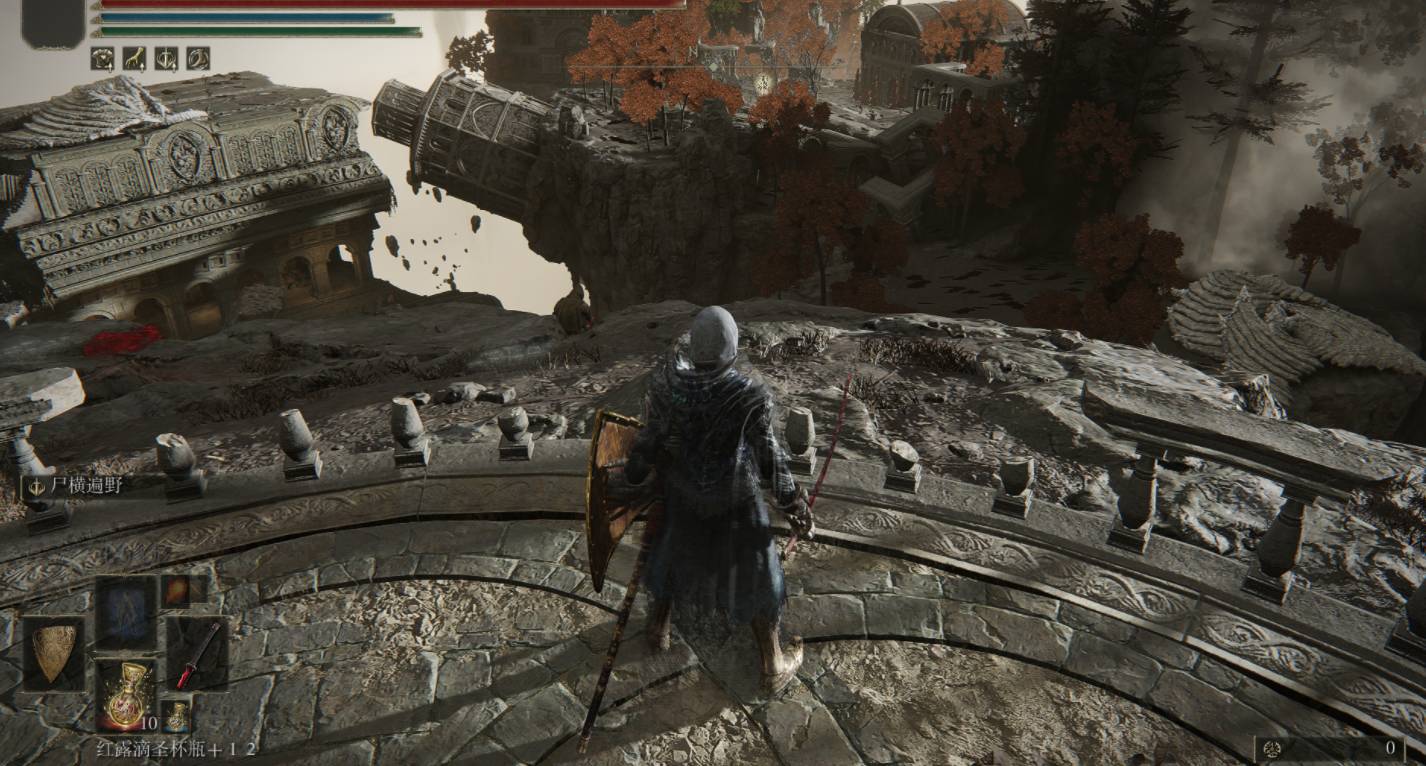Select the red-hilted katana weapon slot

tap(197, 654)
